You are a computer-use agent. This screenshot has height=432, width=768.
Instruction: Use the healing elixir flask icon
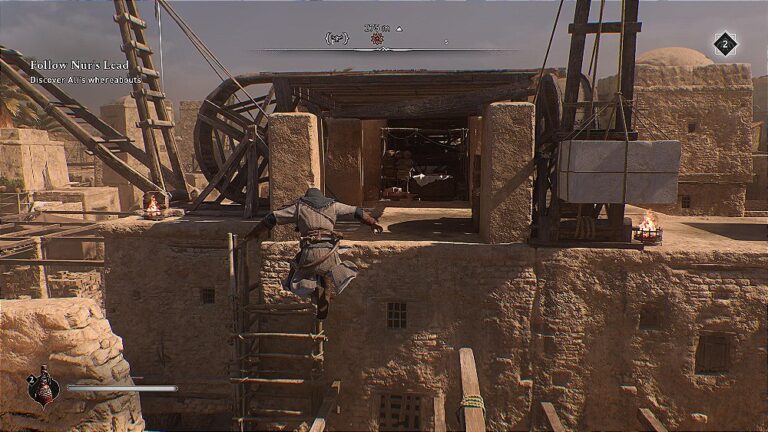coord(43,386)
